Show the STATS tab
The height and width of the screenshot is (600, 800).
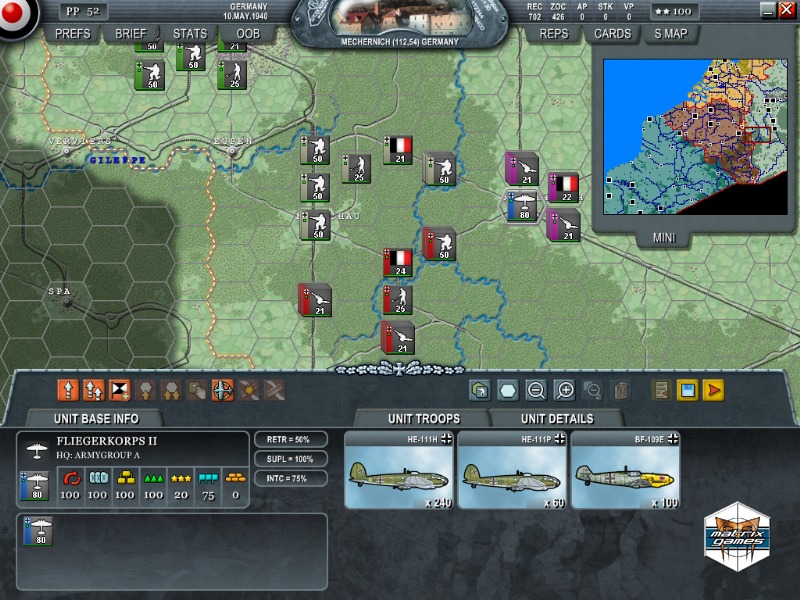coord(190,33)
